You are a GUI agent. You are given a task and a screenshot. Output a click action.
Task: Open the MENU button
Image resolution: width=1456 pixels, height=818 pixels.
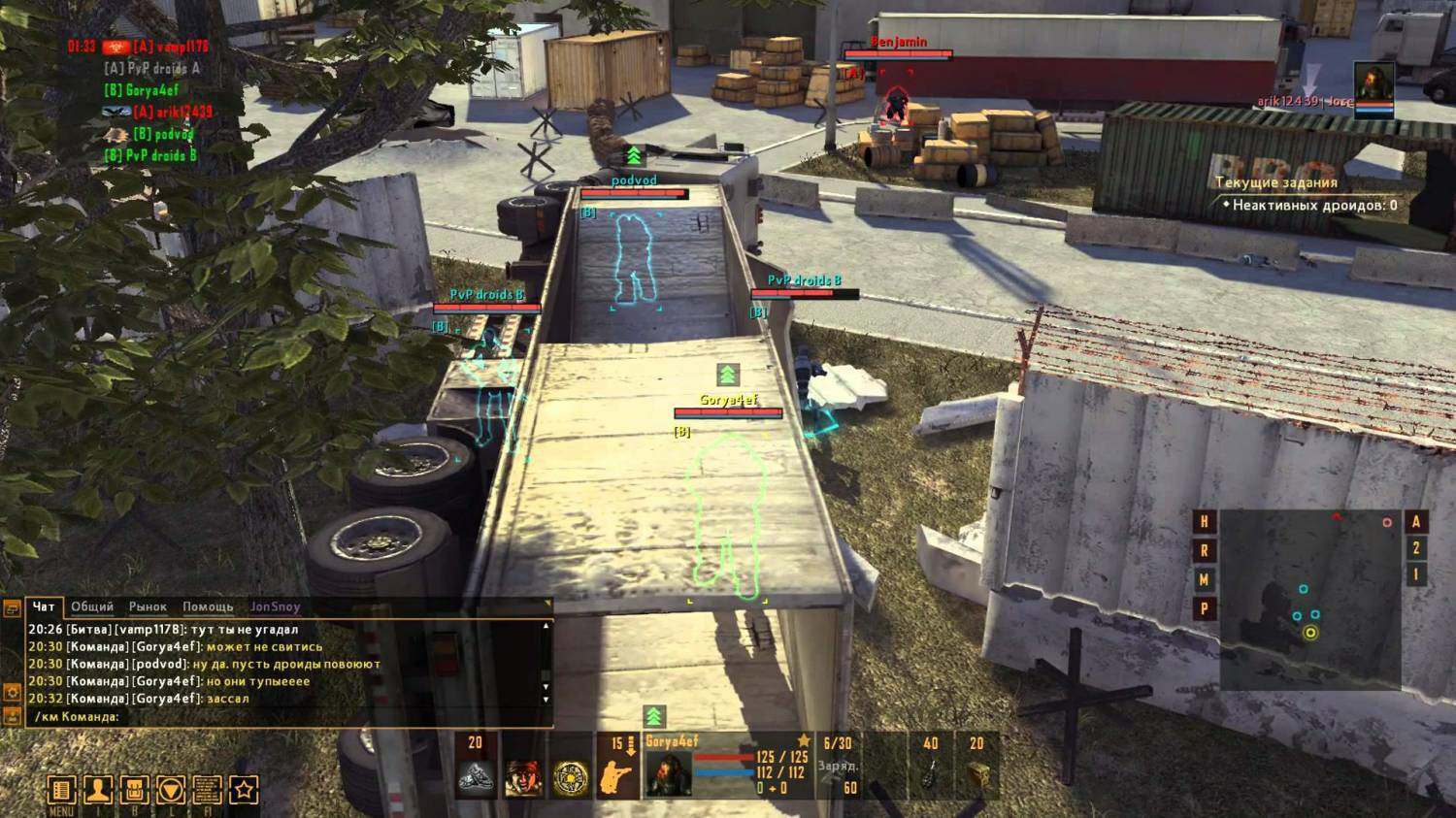click(x=61, y=790)
